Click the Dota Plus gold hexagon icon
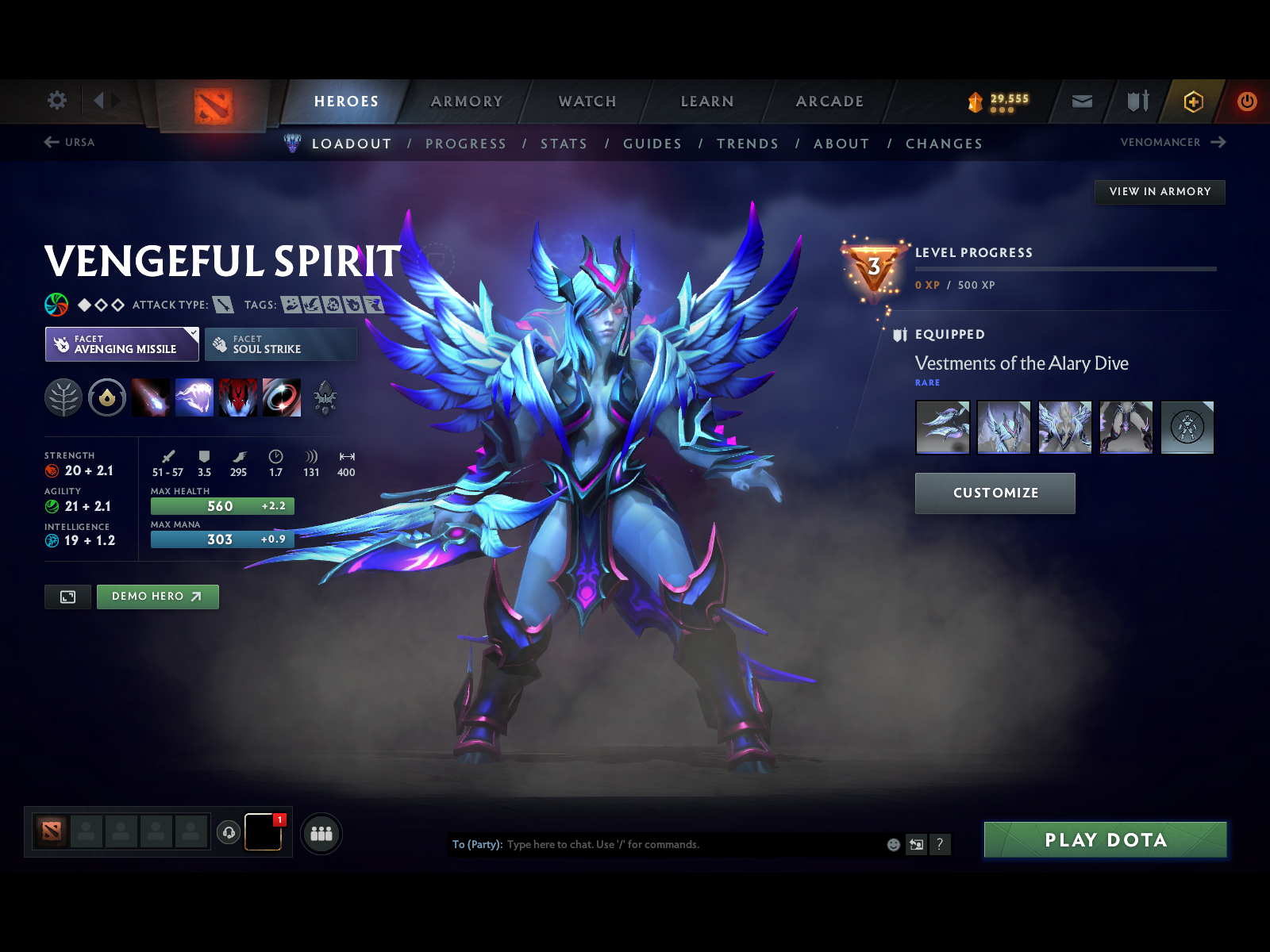 point(1192,101)
